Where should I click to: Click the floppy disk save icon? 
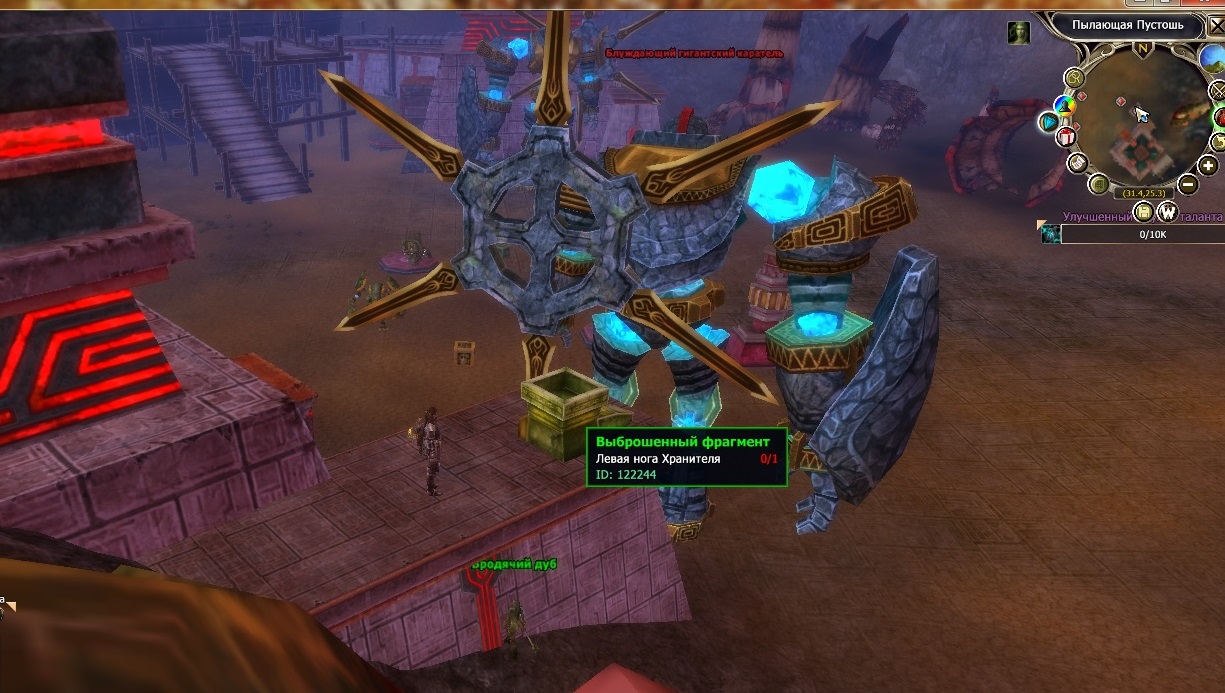click(x=1144, y=212)
